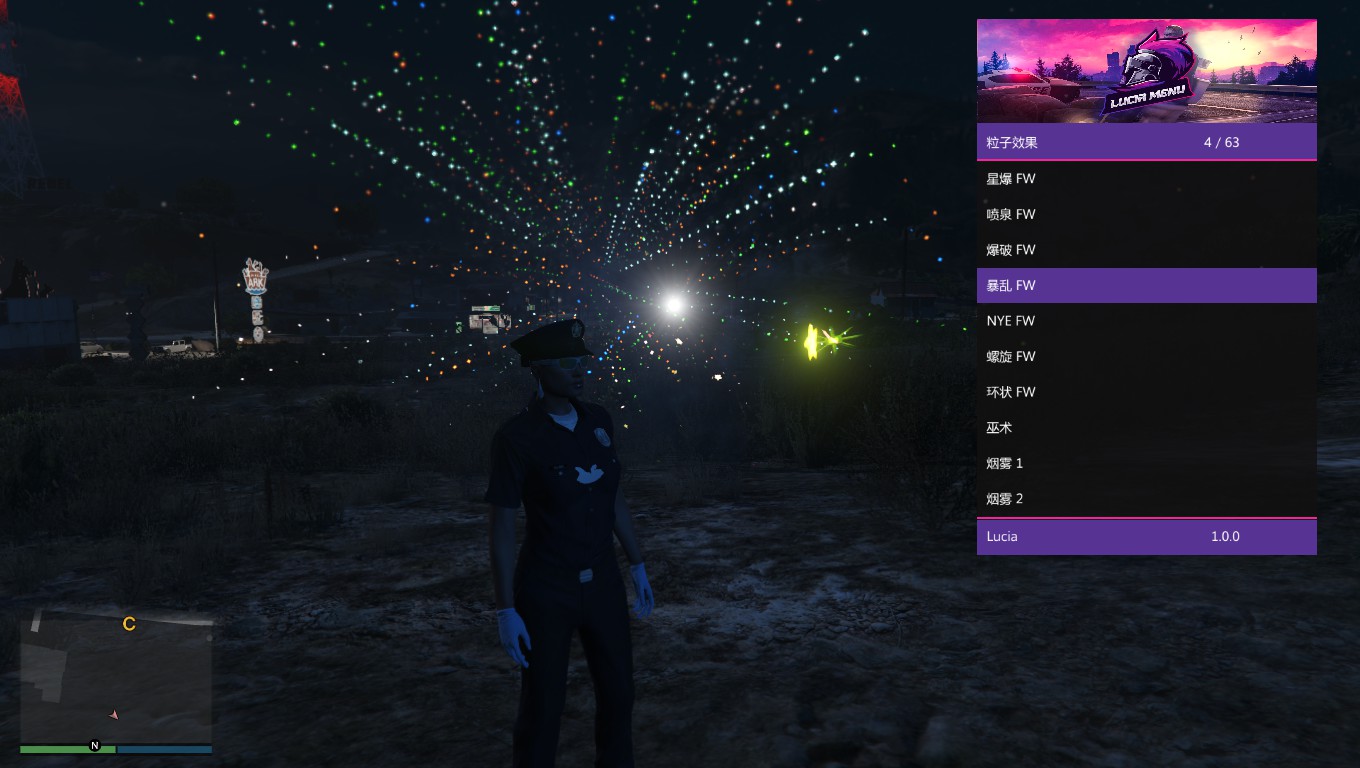Trigger the 环状 FW effect

coord(1146,392)
